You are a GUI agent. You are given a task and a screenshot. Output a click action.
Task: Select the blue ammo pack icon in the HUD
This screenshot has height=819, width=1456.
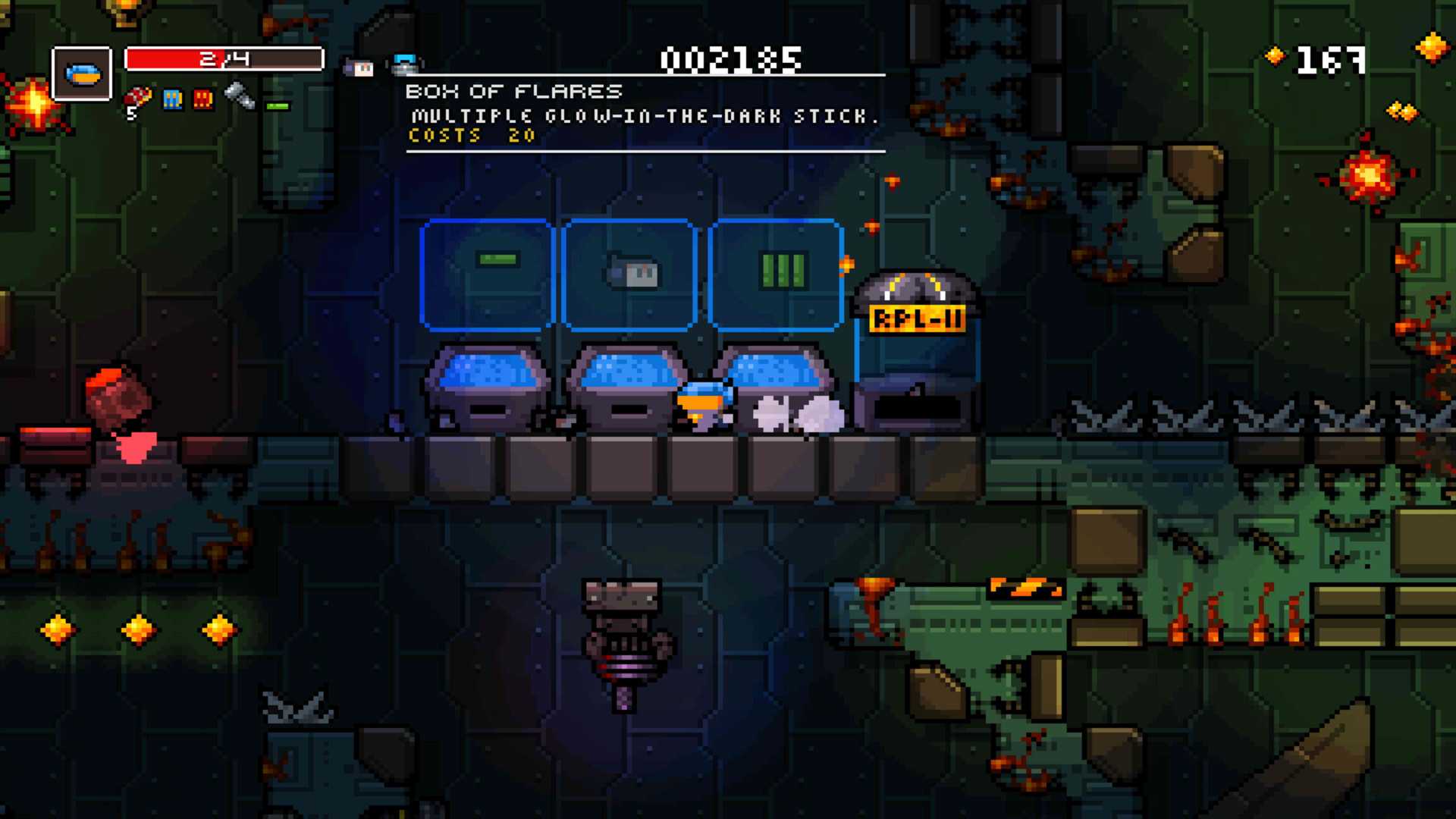[172, 99]
